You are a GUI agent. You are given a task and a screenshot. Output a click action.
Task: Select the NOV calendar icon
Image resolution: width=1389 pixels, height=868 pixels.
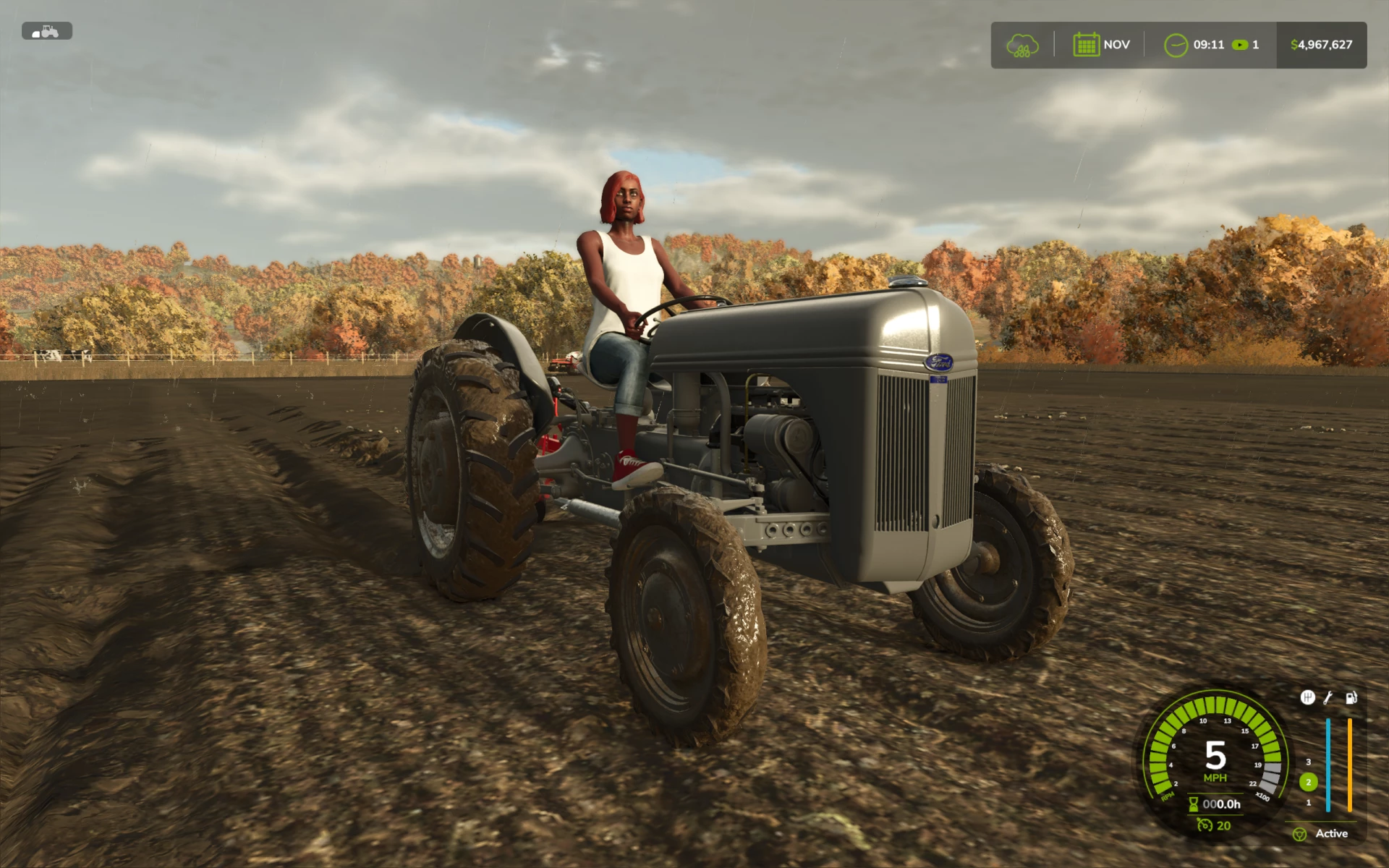[1086, 45]
